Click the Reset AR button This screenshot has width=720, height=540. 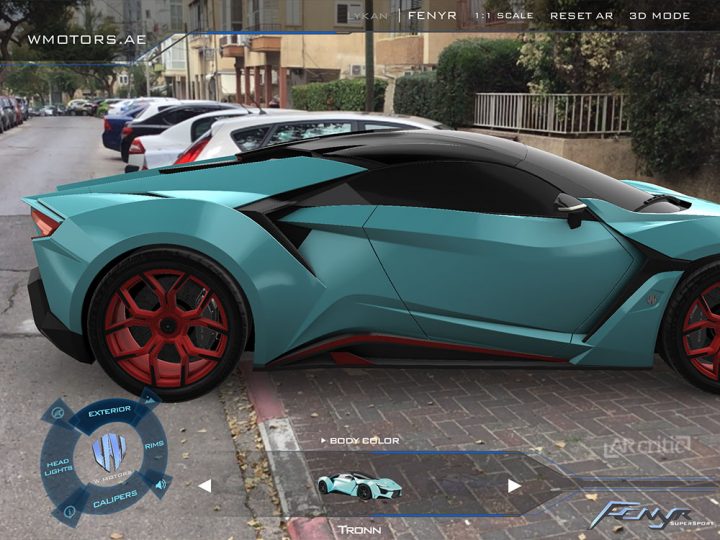pos(581,16)
